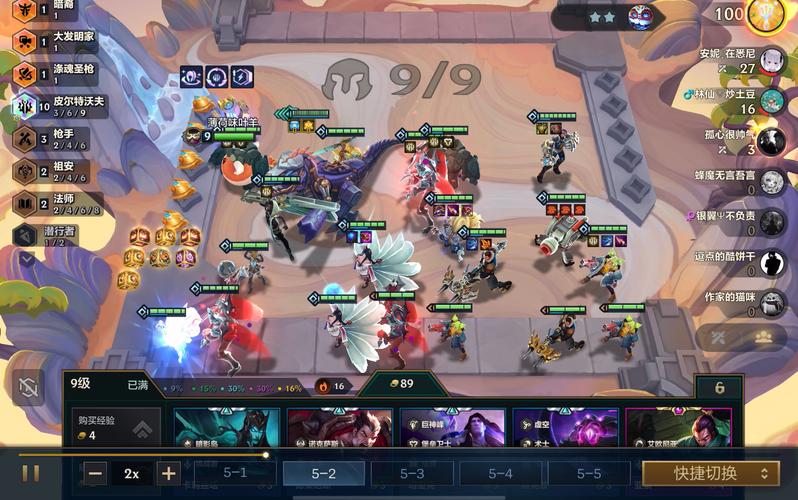Screen dimensions: 798x500
Task: Toggle the crossed-out icon at left edge
Action: point(27,387)
